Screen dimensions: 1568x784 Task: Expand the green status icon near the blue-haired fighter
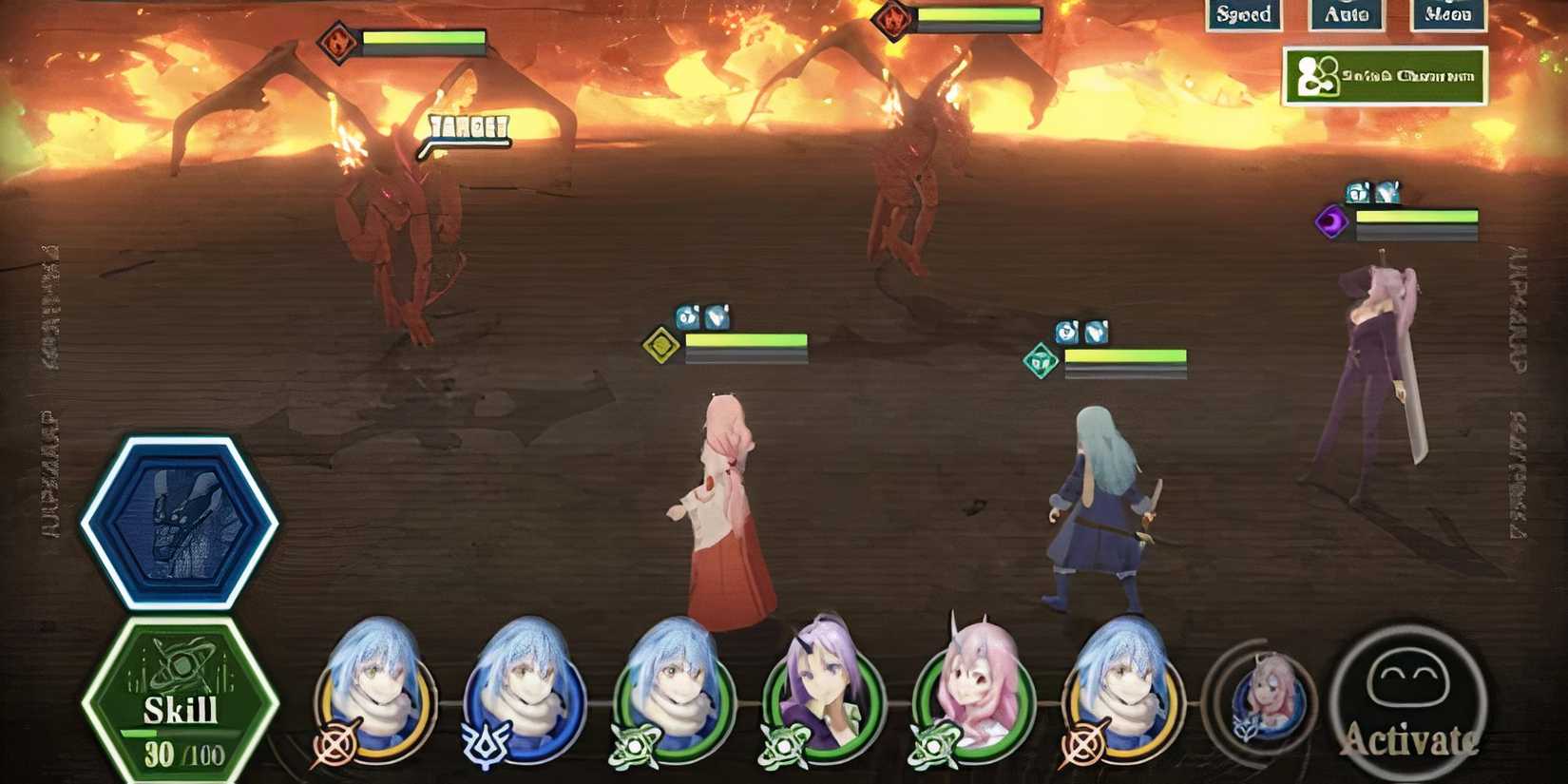click(x=1042, y=359)
